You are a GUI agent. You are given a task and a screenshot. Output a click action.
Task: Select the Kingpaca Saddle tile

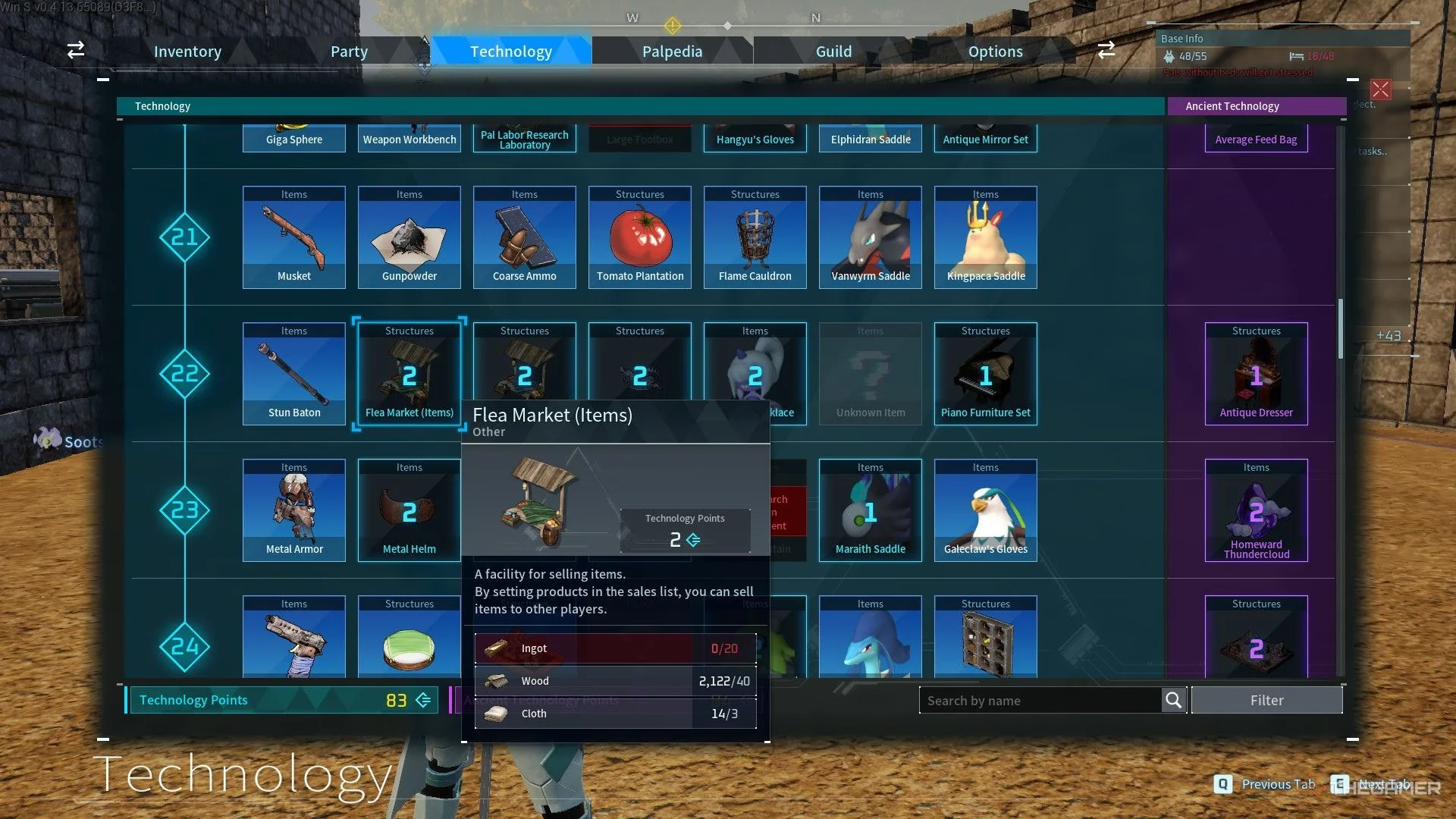pos(986,237)
